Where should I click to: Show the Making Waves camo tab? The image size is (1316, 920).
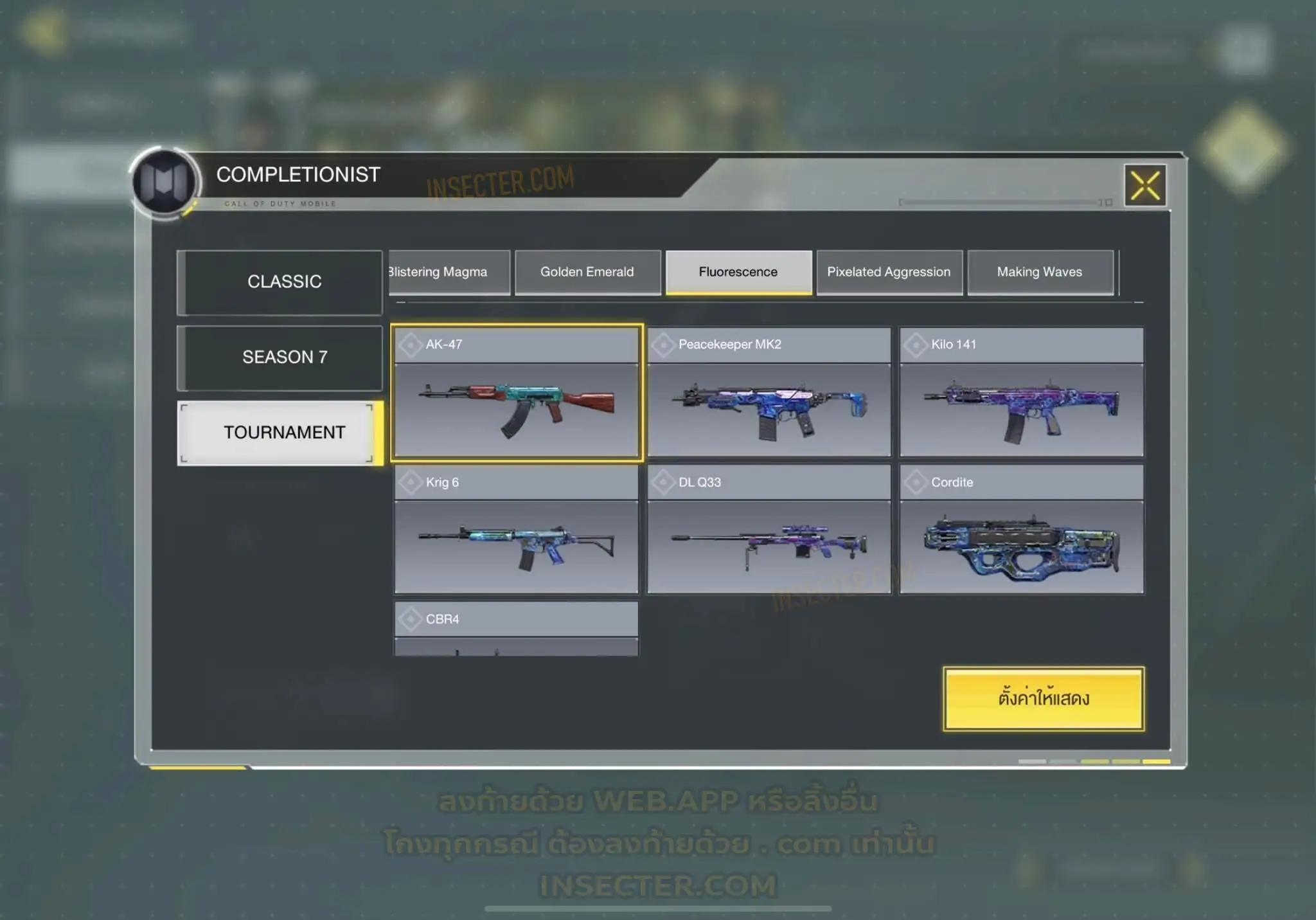(1040, 272)
